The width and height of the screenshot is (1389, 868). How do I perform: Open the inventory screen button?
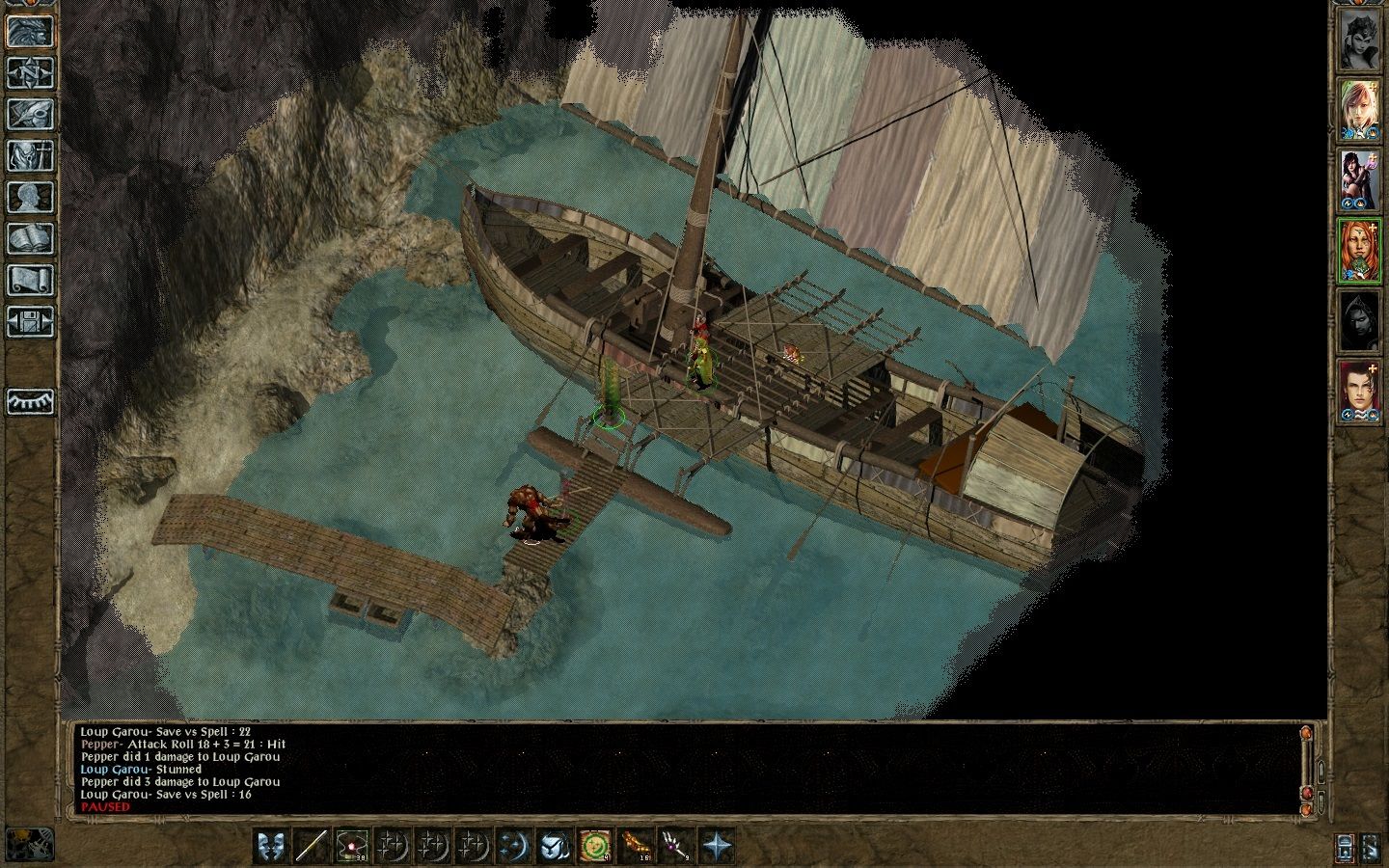coord(30,154)
